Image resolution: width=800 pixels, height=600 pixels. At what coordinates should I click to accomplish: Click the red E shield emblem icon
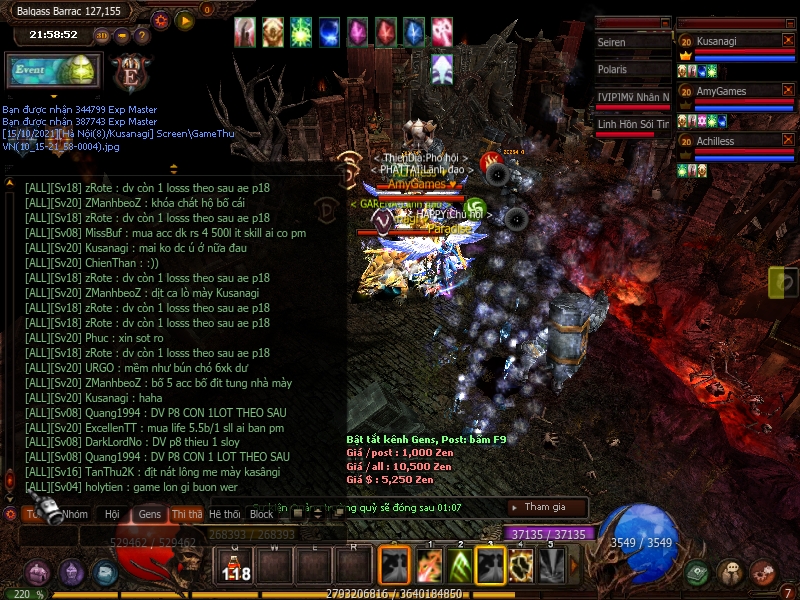click(x=130, y=73)
